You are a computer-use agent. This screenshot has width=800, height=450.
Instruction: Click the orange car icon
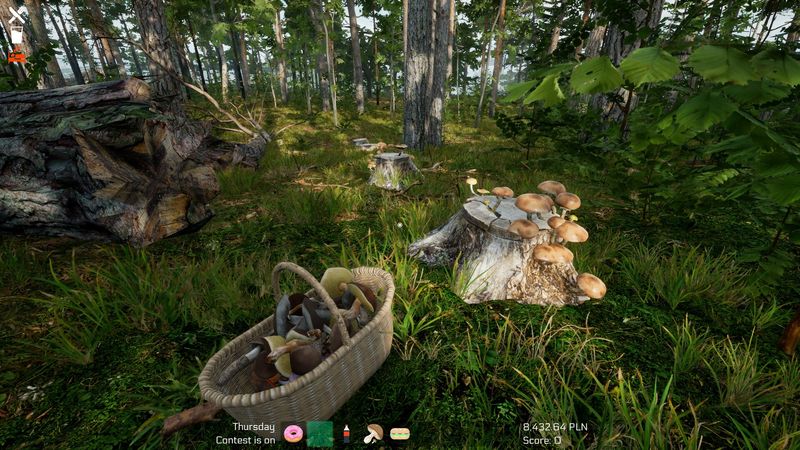coord(17,57)
